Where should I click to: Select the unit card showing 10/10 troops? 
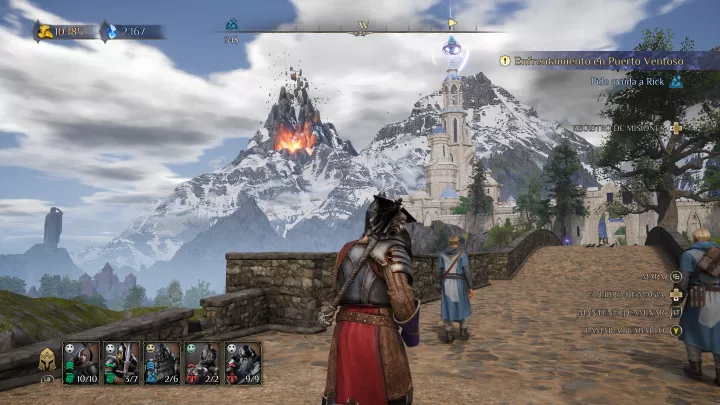point(82,363)
